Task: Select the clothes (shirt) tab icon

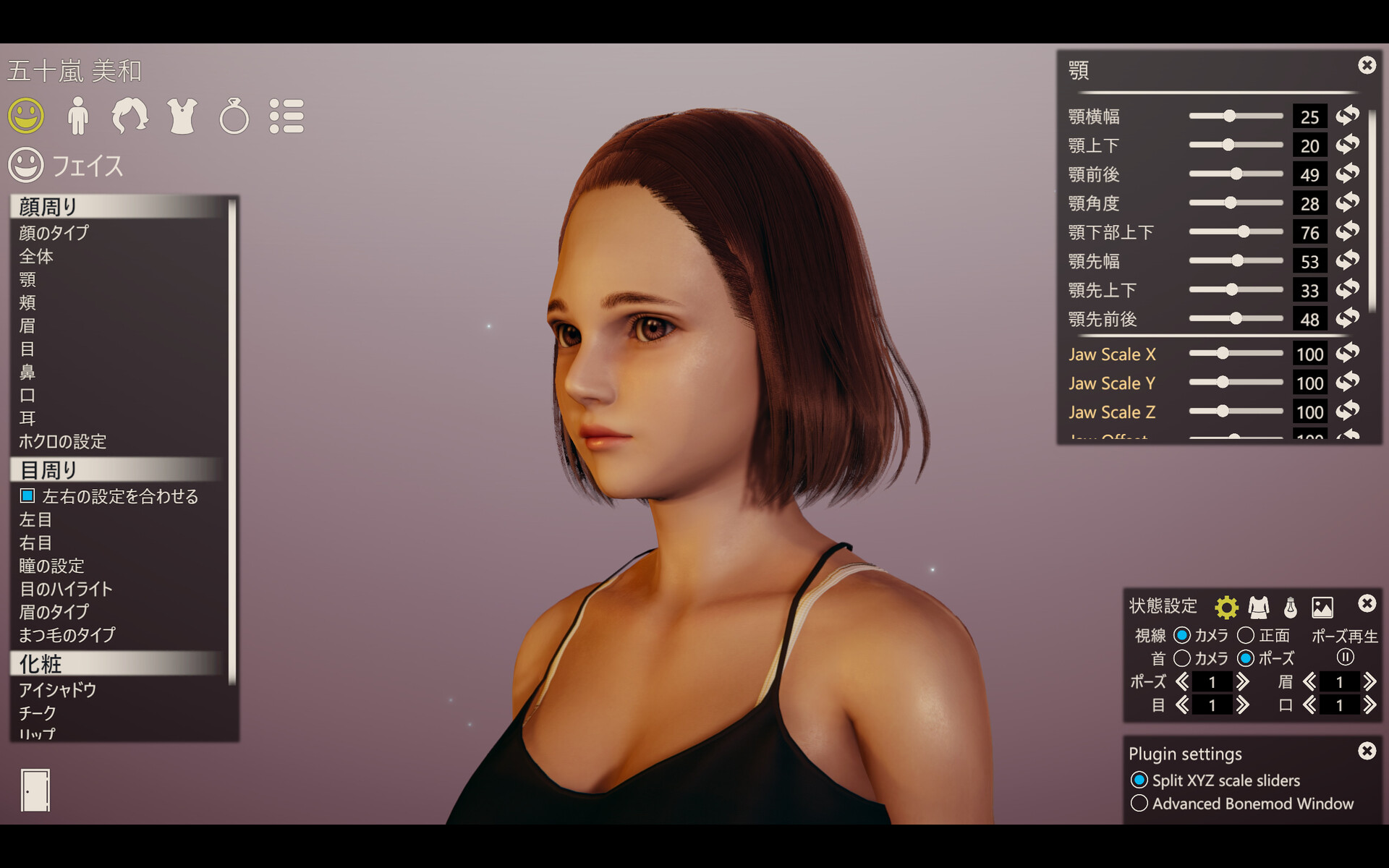Action: [182, 117]
